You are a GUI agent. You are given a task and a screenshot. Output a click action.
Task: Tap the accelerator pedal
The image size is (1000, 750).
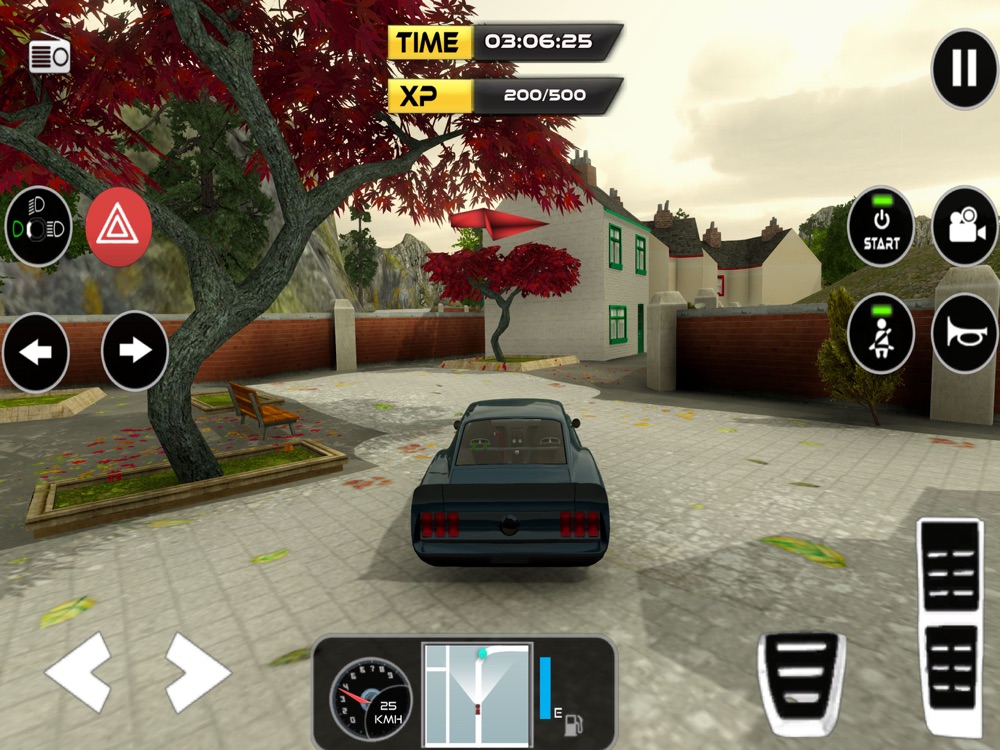(950, 625)
